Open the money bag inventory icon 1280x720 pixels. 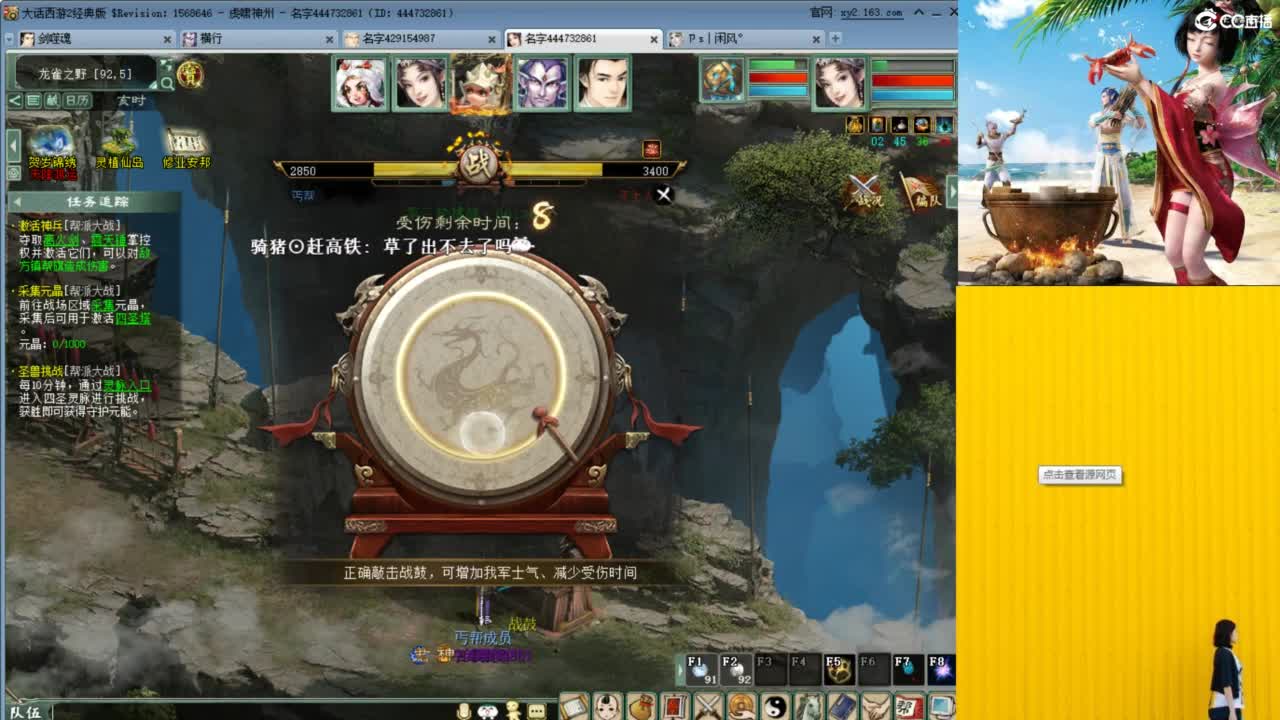[641, 705]
